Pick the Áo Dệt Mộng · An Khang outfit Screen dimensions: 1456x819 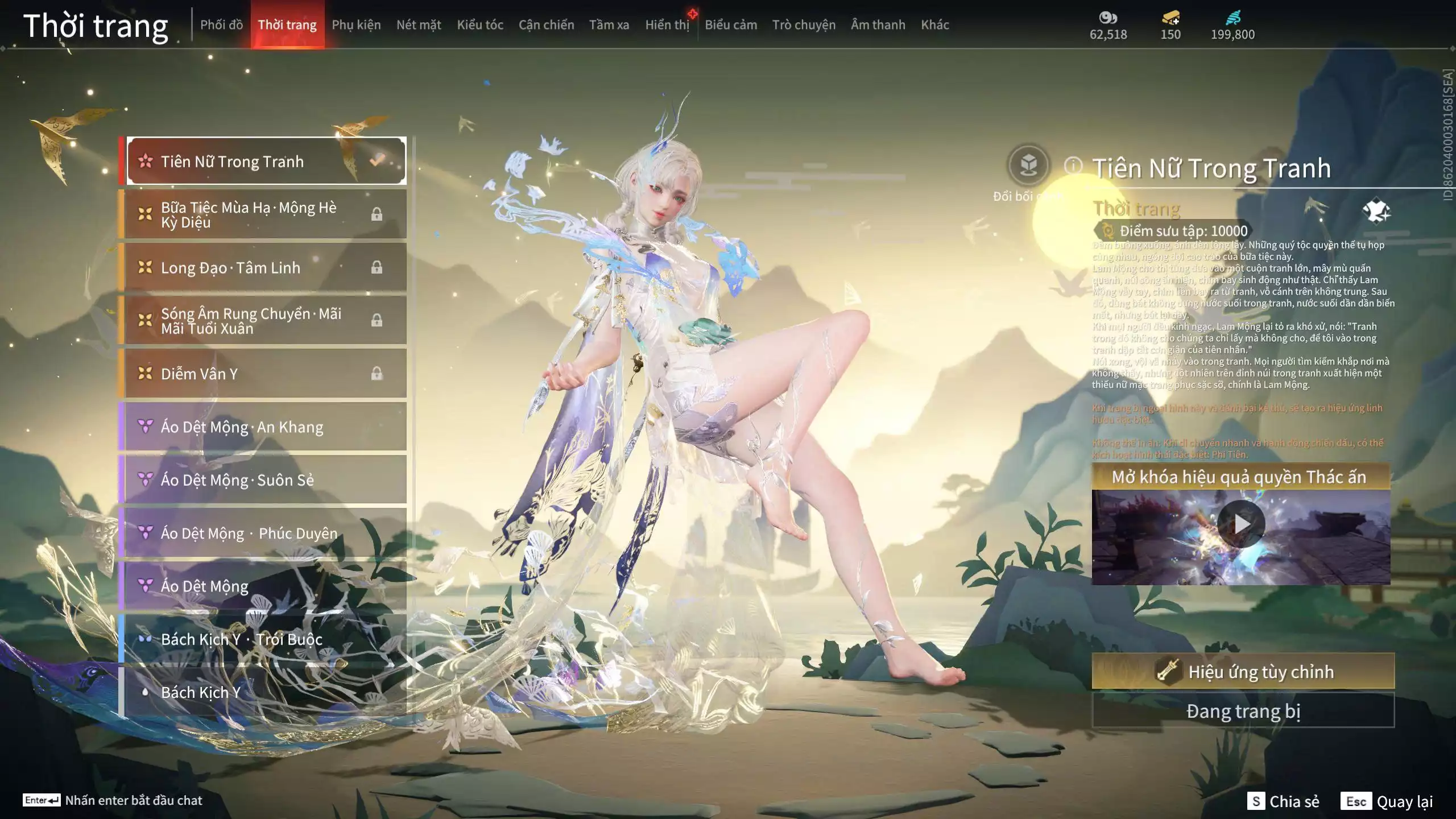click(x=264, y=427)
